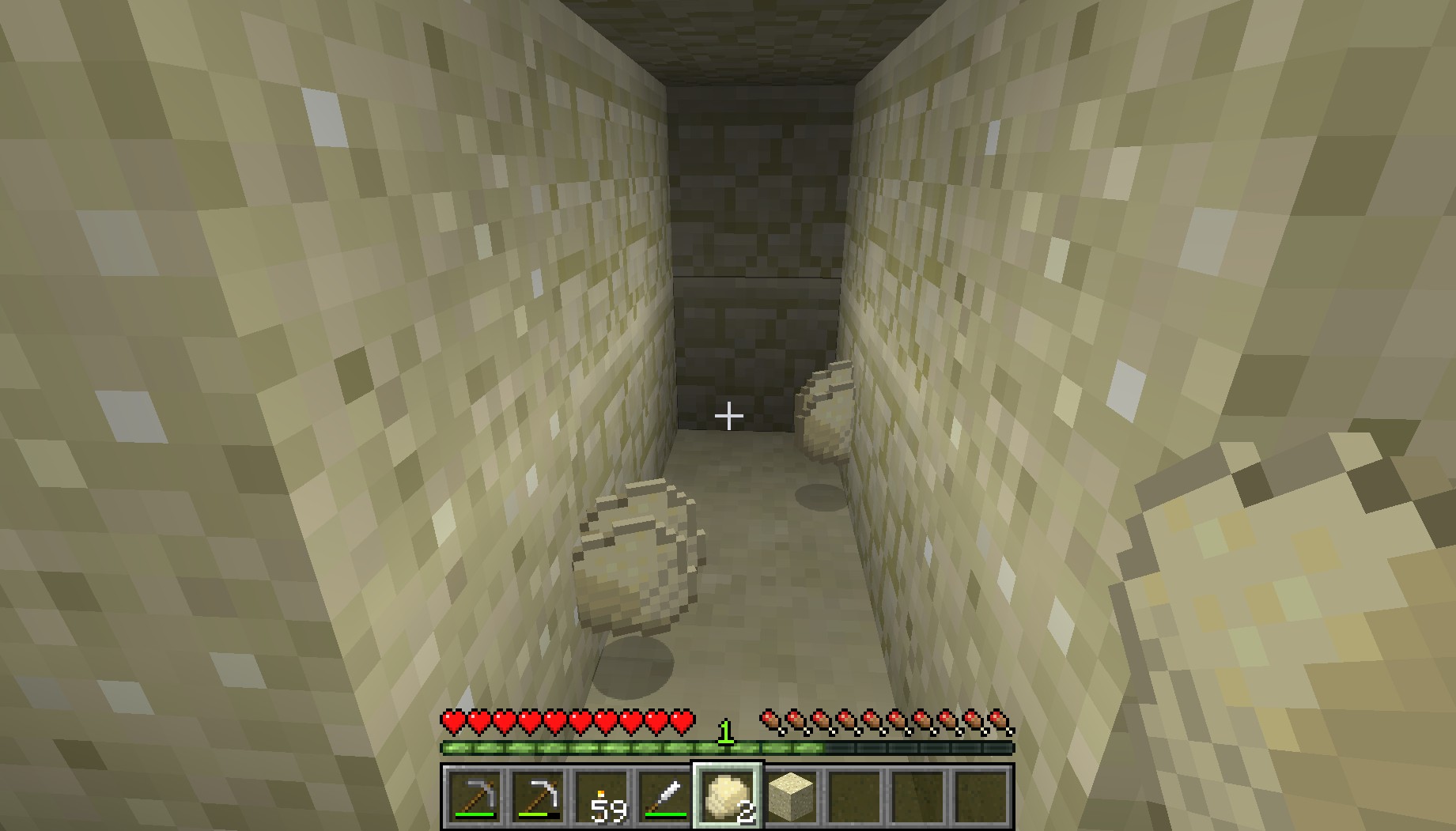
Task: Click the highlighted beige ball stack
Action: coord(728,795)
